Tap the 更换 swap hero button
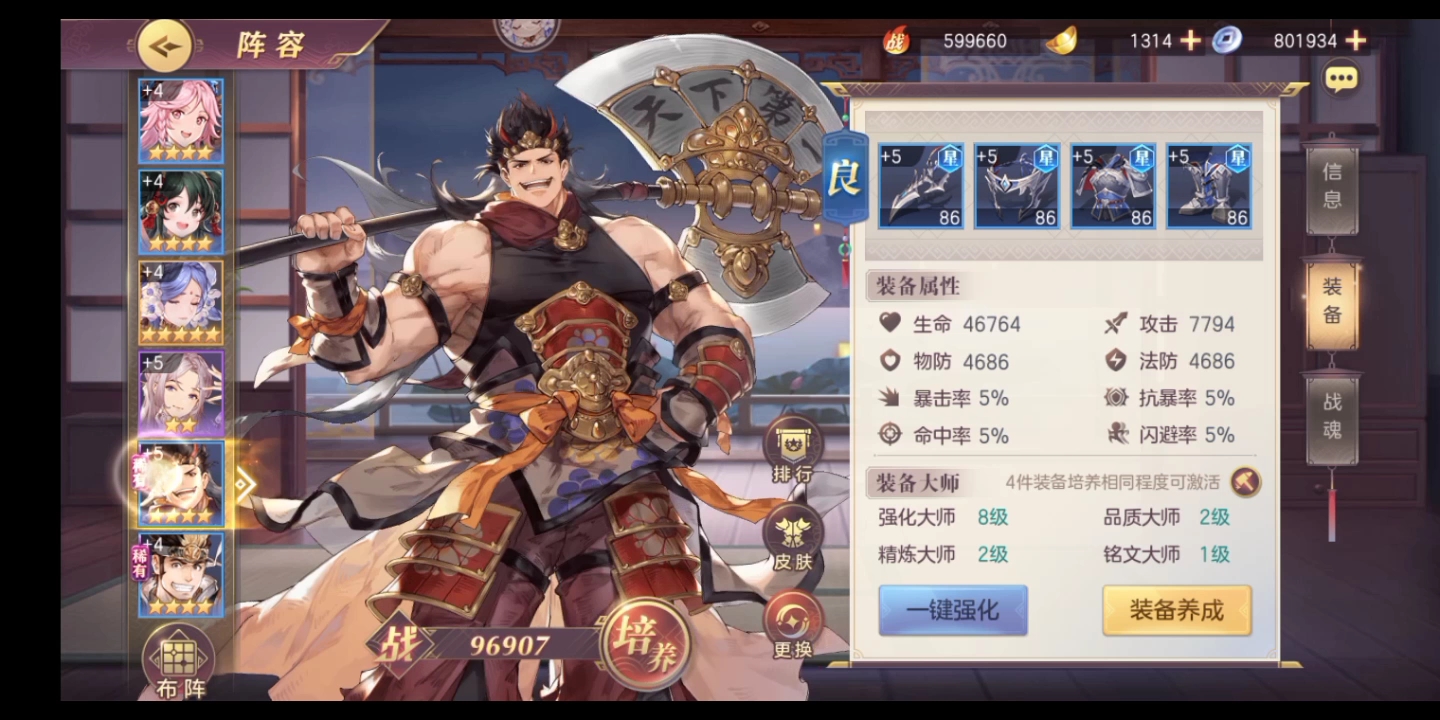The width and height of the screenshot is (1440, 720). click(x=792, y=625)
